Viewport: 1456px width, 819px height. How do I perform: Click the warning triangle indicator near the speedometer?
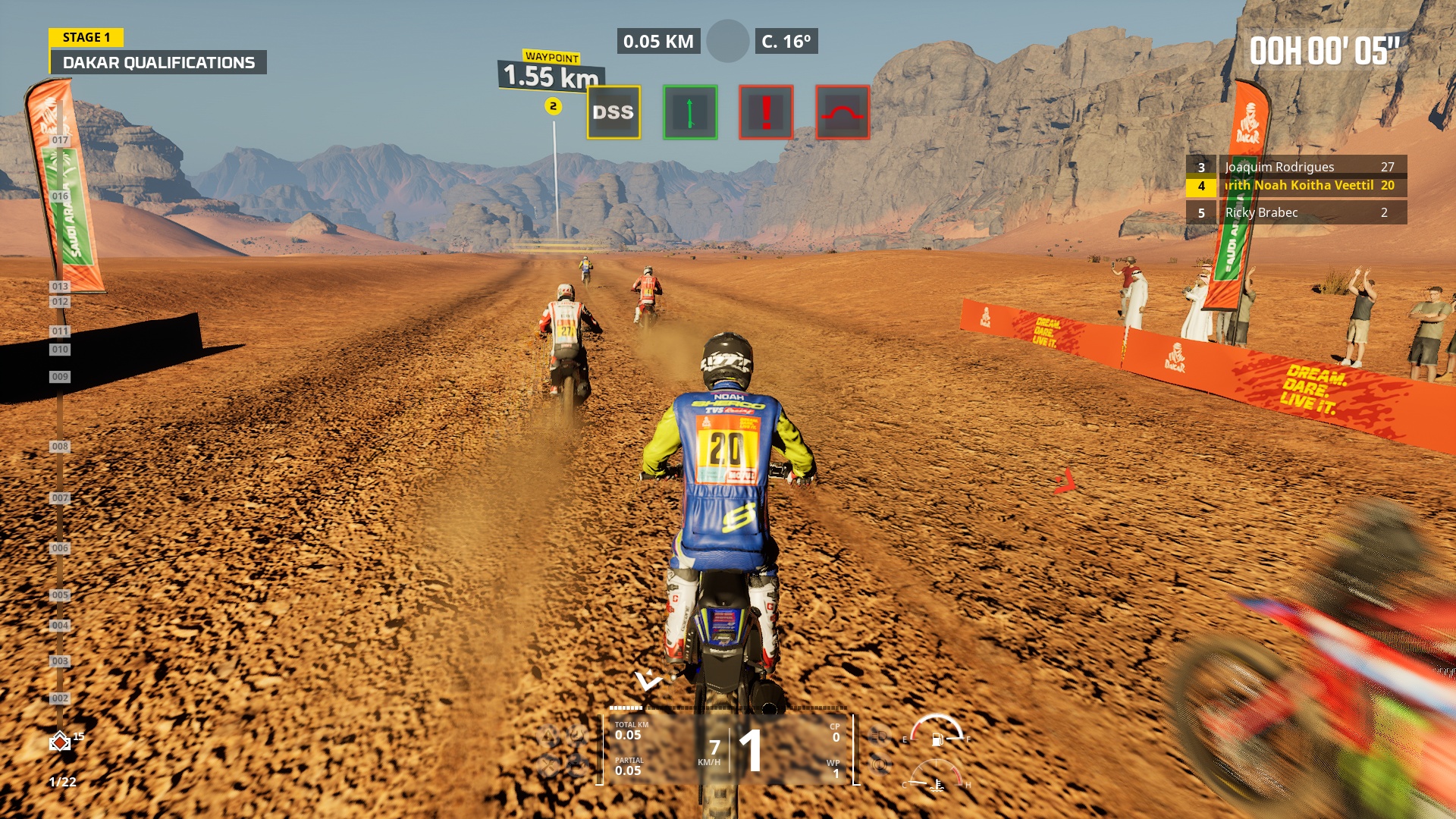tap(546, 735)
